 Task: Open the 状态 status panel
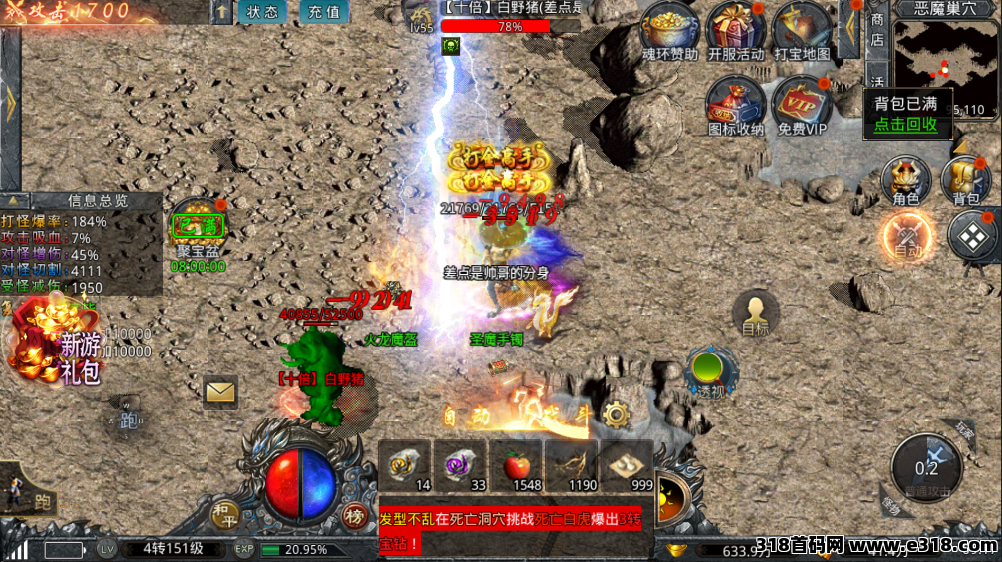tap(262, 13)
